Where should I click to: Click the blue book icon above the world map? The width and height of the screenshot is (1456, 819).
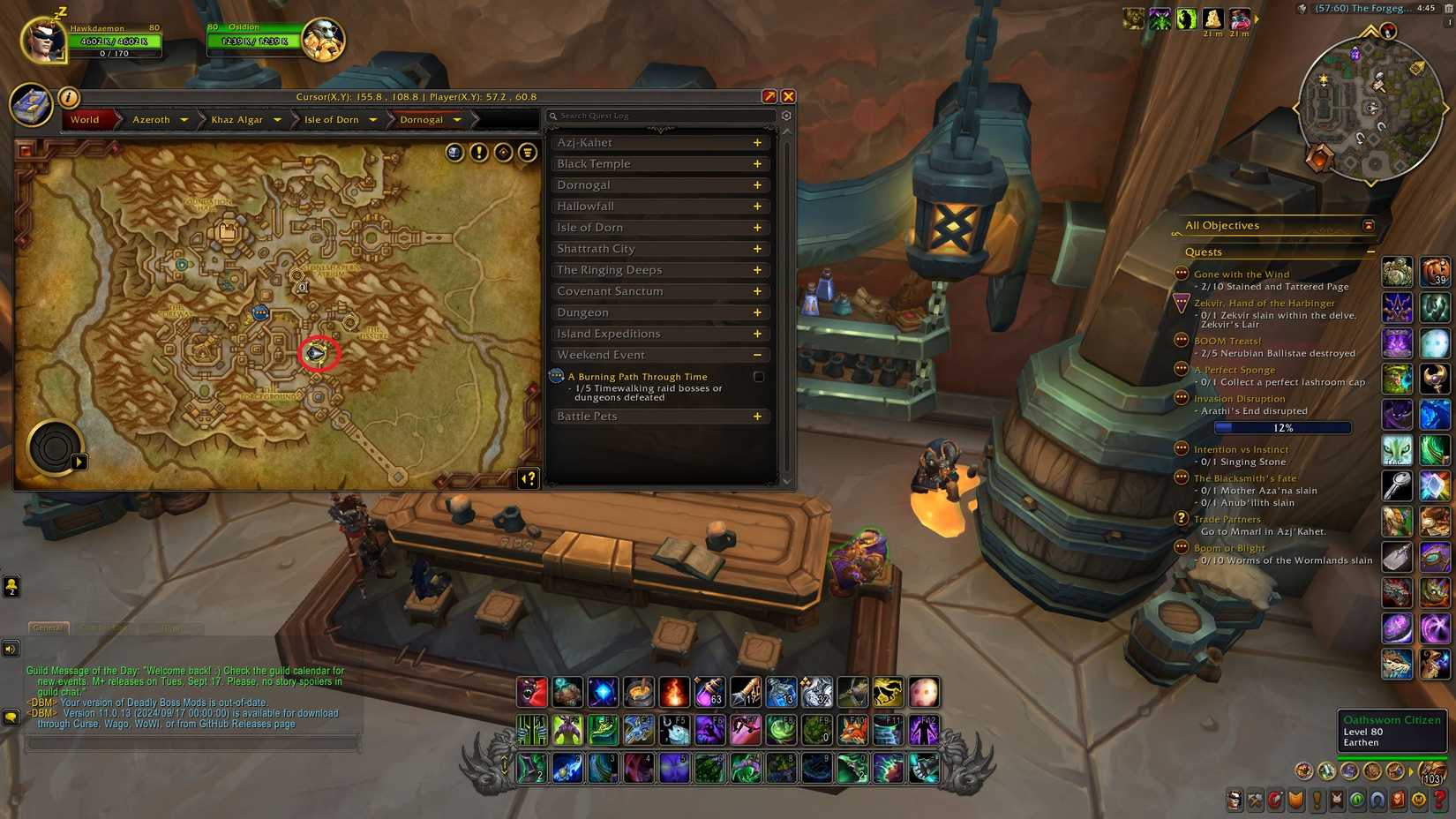coord(32,106)
